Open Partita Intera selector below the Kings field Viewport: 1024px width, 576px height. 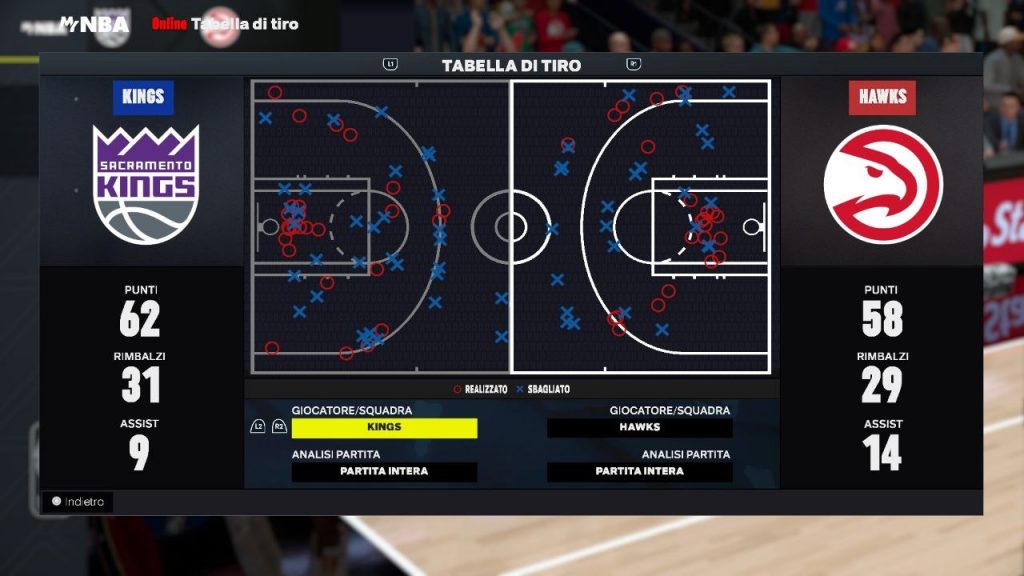click(x=384, y=472)
